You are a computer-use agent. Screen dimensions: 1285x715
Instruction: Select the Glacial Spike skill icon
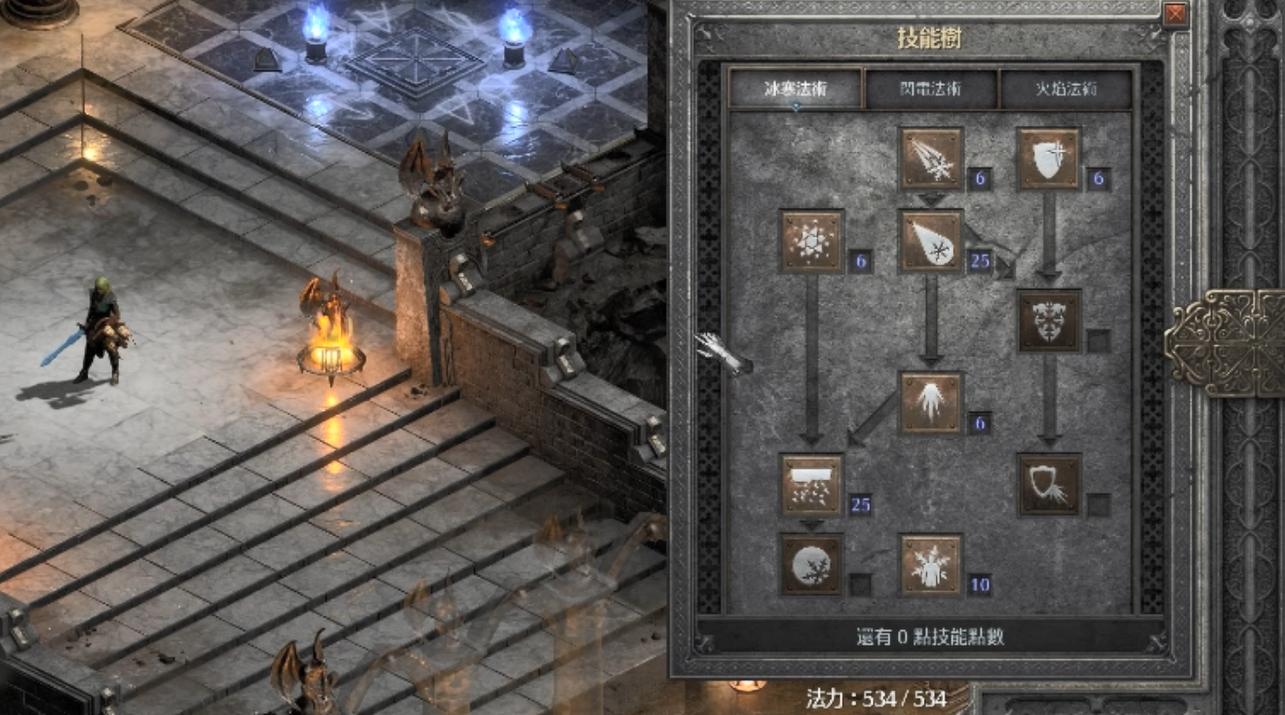[931, 402]
